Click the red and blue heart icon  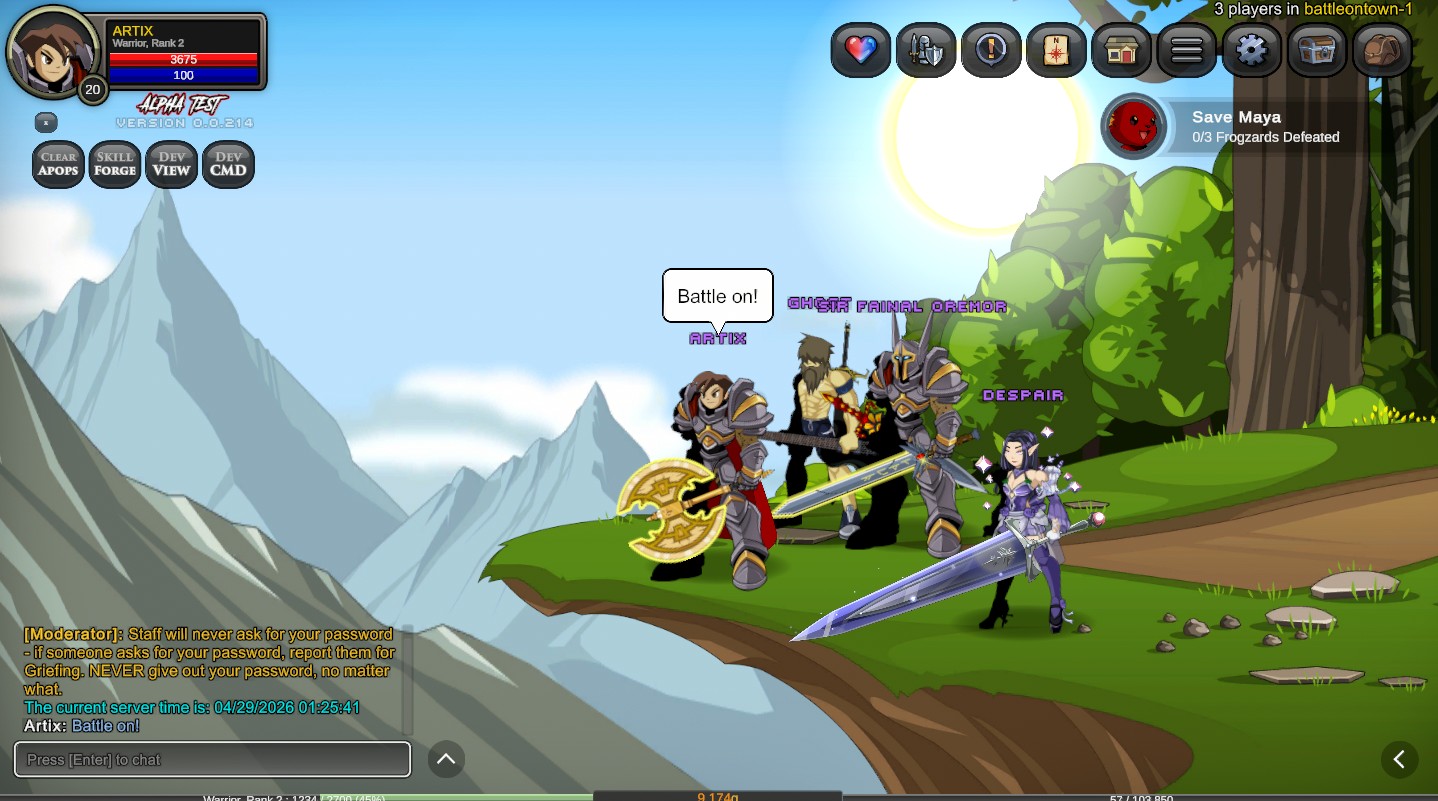click(861, 50)
